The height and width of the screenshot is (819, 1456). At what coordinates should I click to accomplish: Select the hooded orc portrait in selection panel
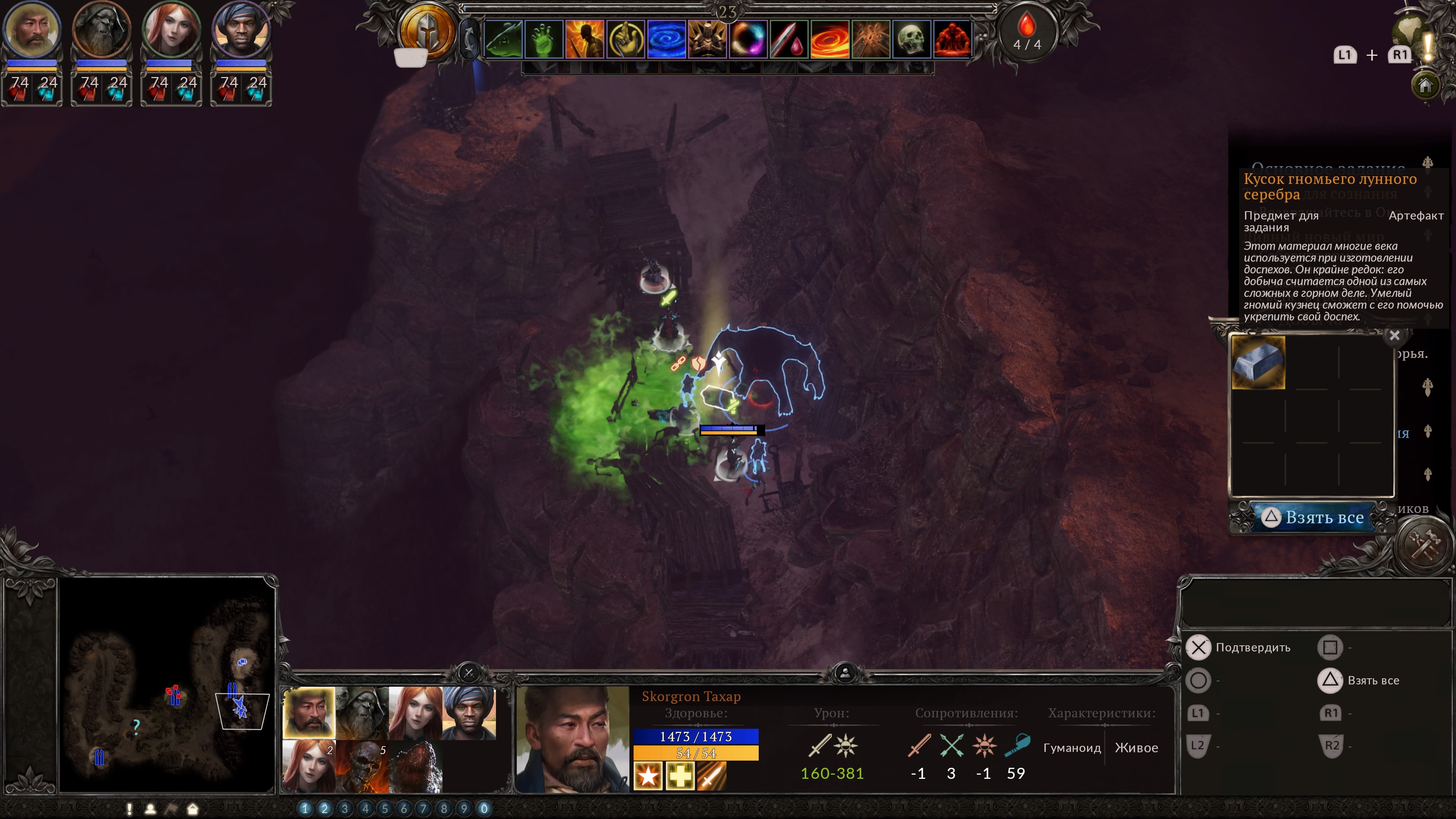coord(362,713)
